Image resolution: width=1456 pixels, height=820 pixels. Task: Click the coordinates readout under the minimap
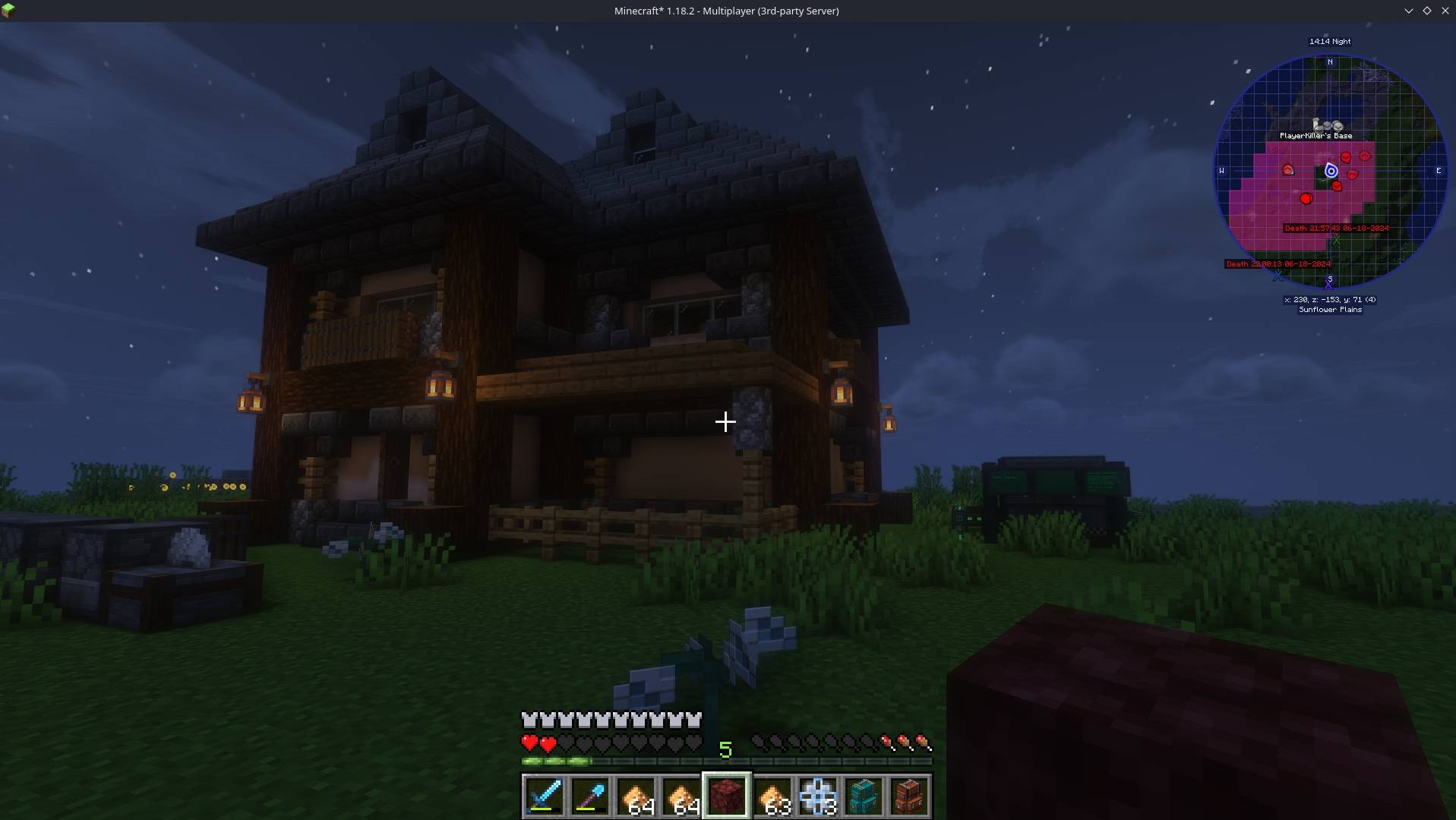click(x=1329, y=299)
